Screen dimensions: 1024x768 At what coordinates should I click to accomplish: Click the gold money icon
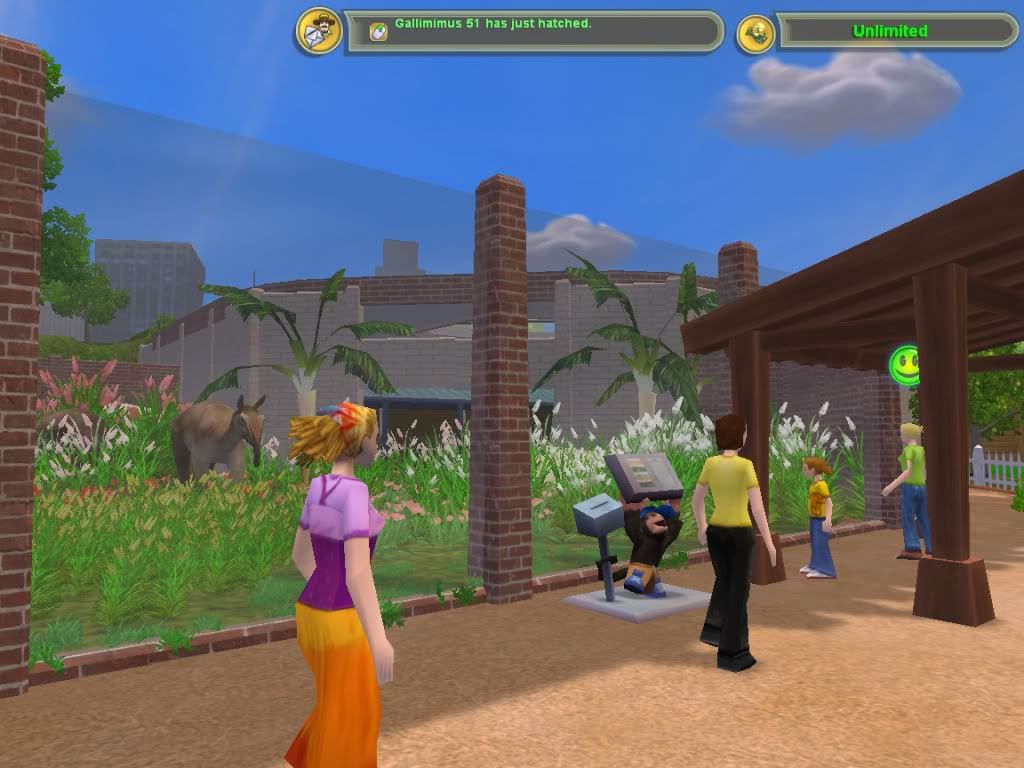click(756, 33)
